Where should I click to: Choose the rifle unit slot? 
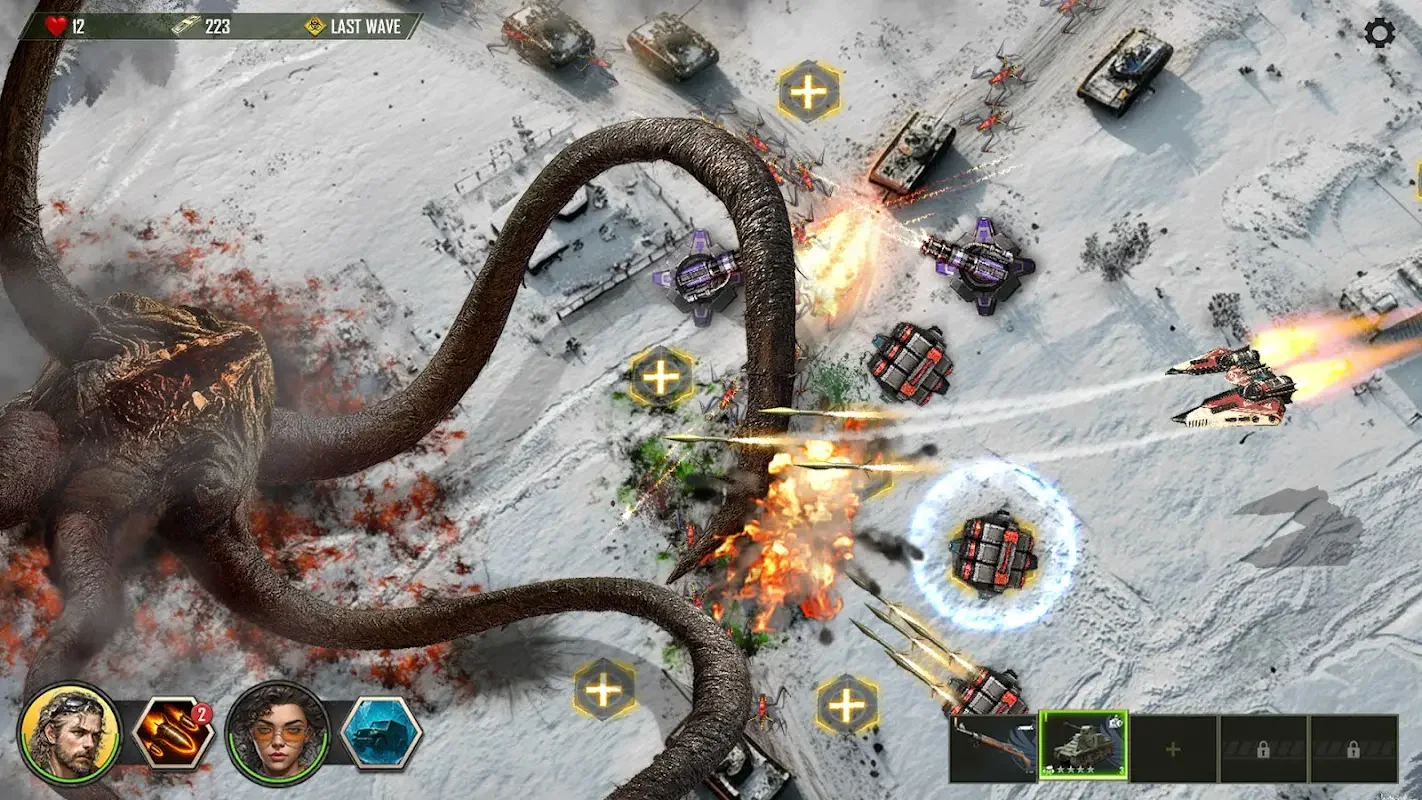coord(993,748)
